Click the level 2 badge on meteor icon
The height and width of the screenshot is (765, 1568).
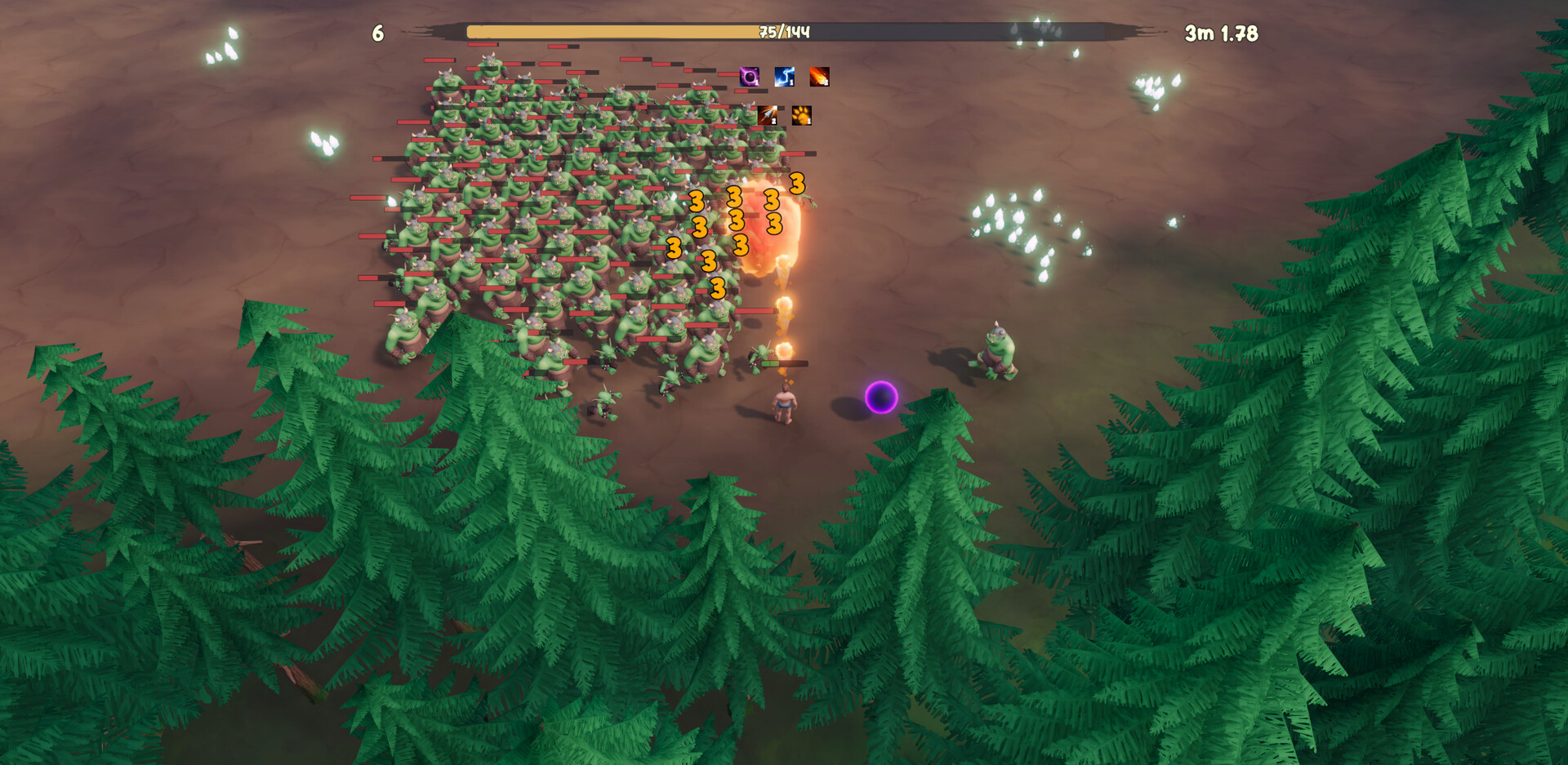[x=826, y=82]
